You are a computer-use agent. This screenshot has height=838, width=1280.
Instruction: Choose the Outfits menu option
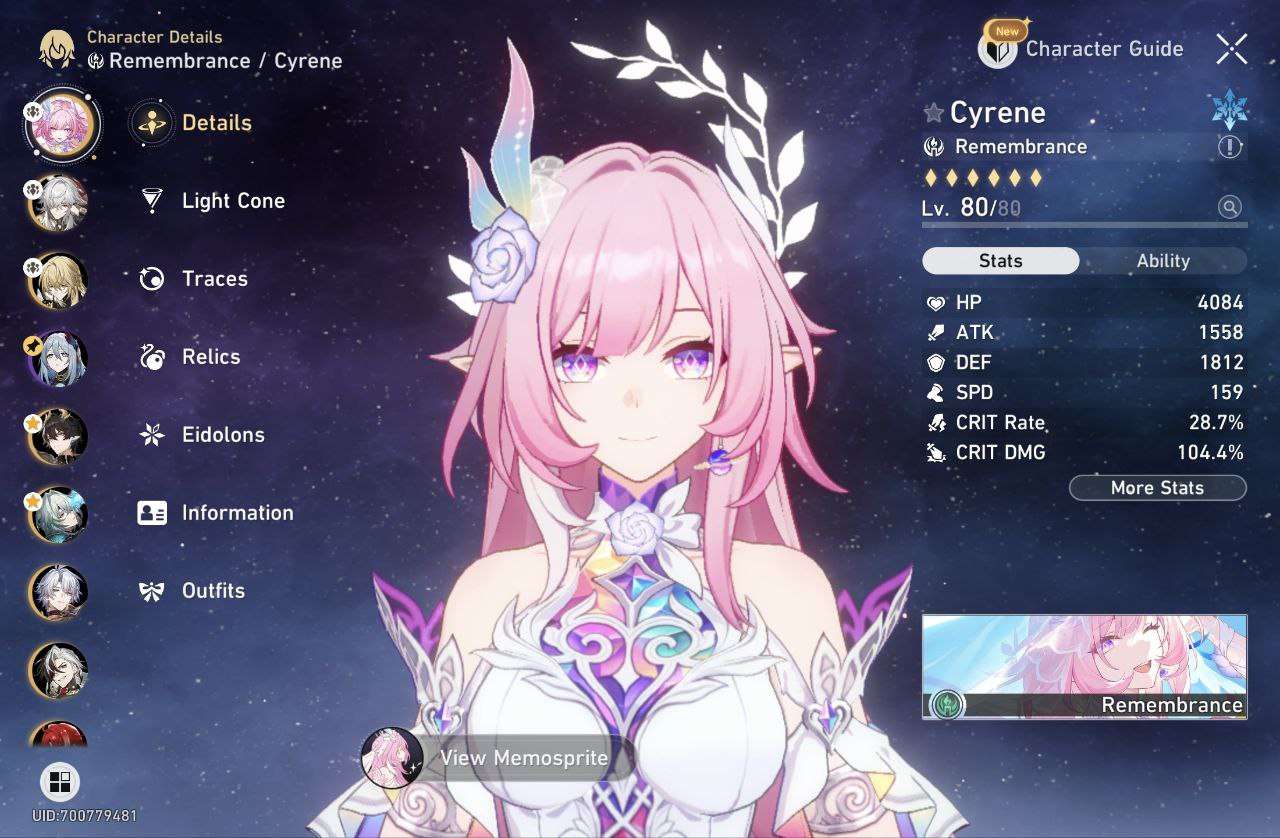point(212,591)
